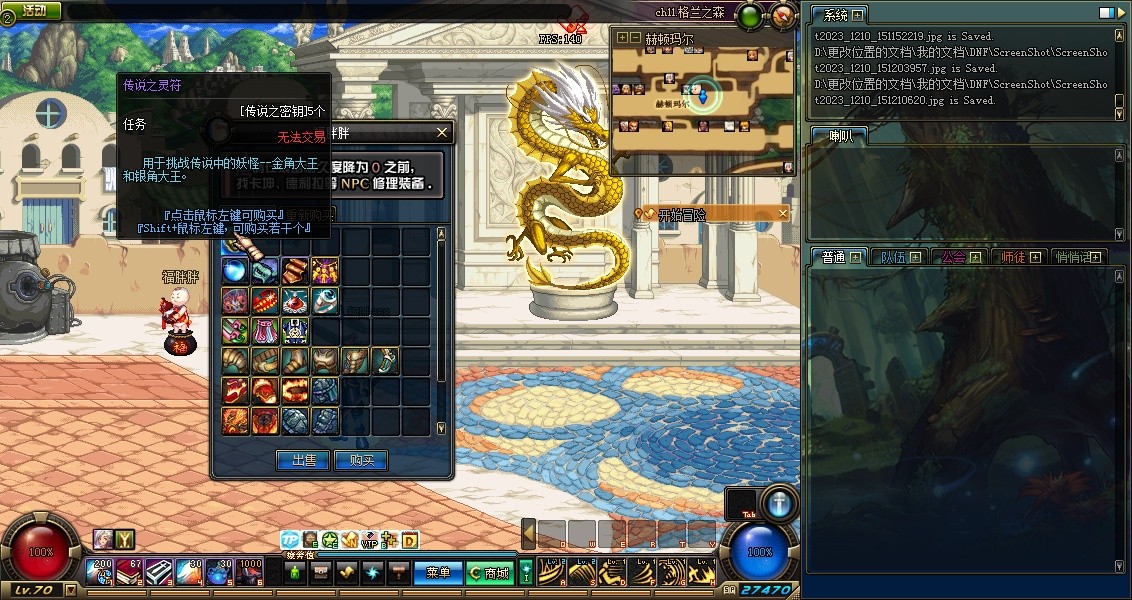
Task: Select the 悄悄话 (Whisper) chat tab
Action: click(x=1073, y=257)
